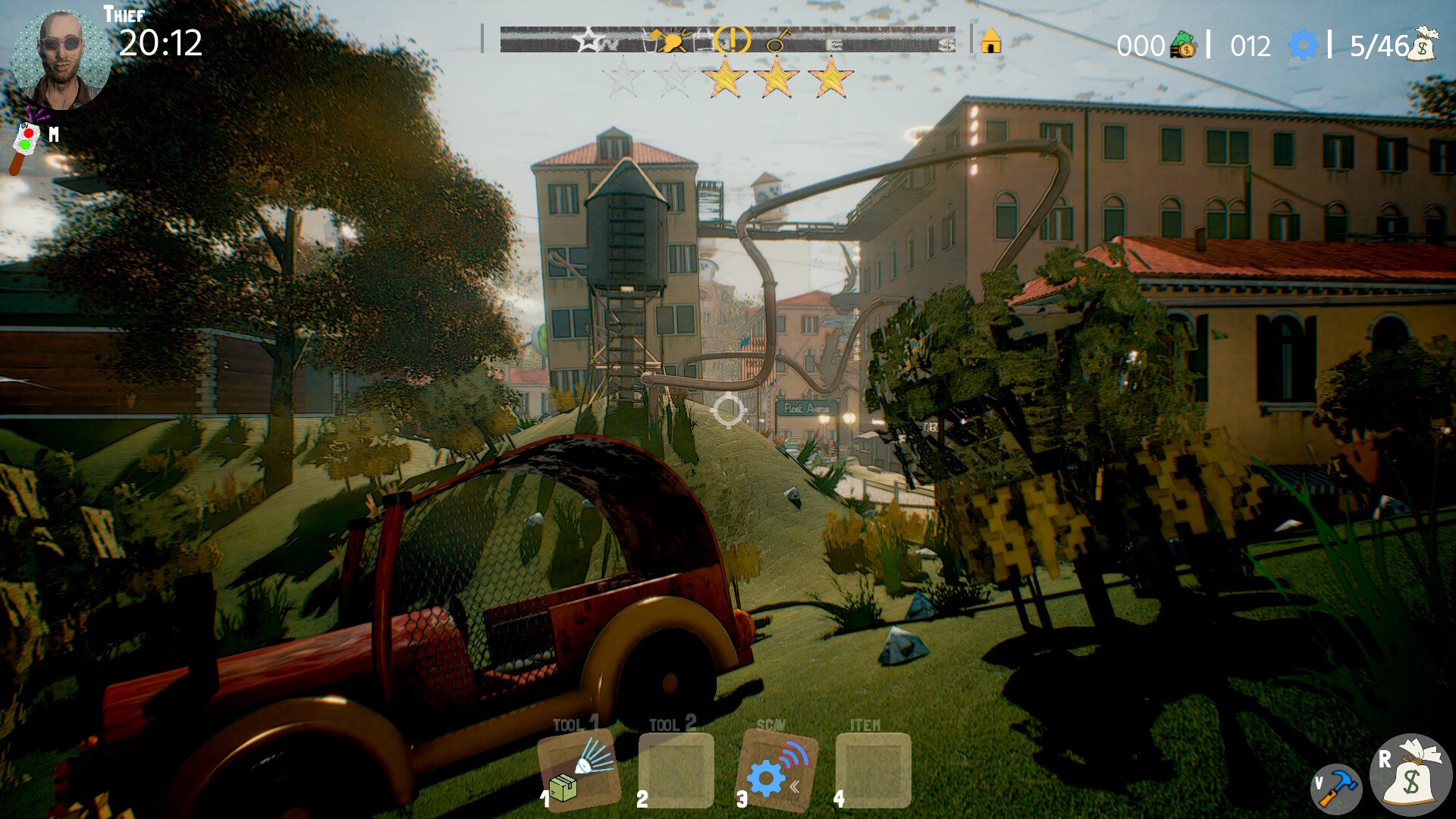The width and height of the screenshot is (1456, 819).
Task: Select the yellow house marker beside compass
Action: click(x=991, y=41)
